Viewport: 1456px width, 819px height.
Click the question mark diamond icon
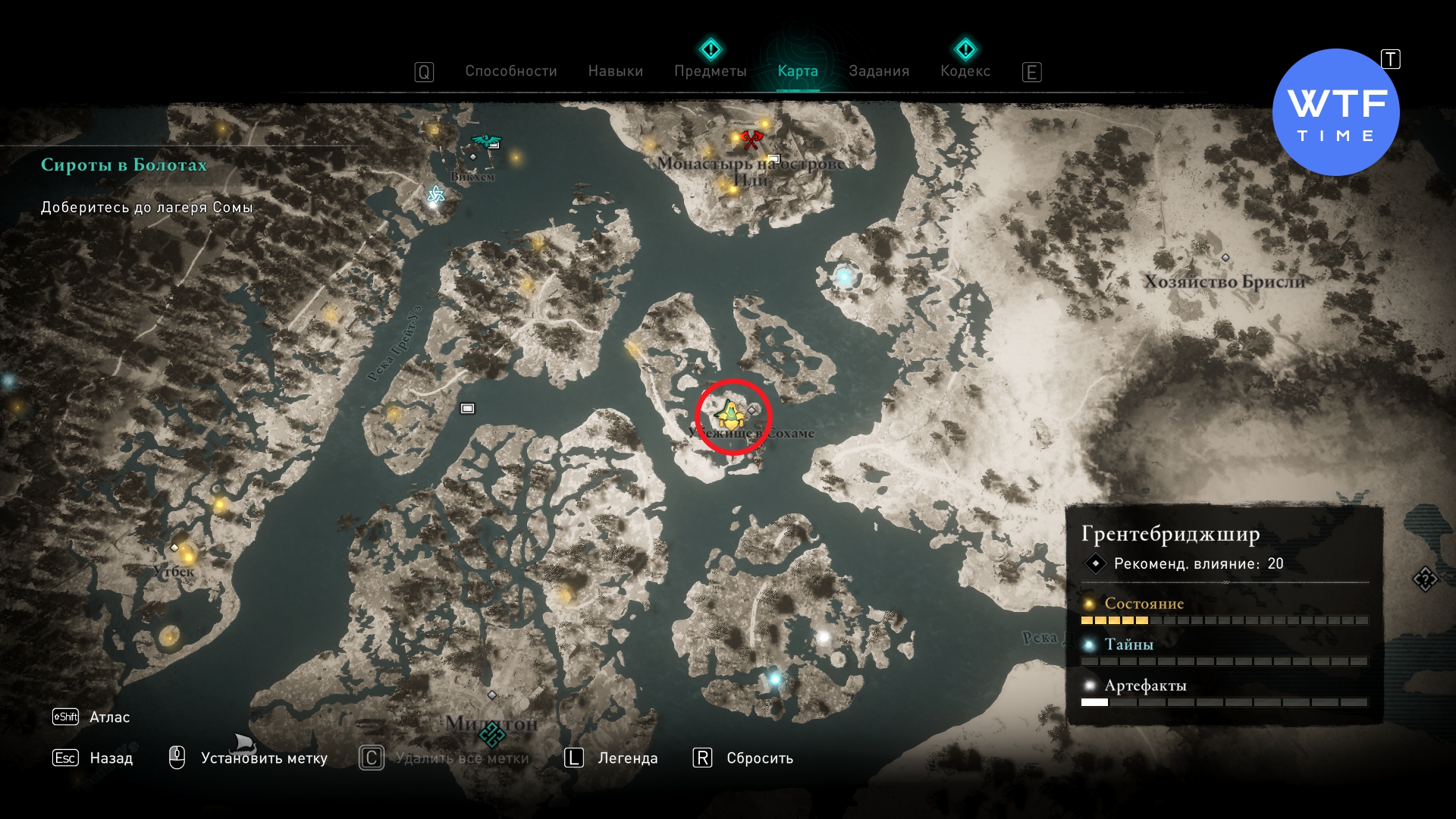point(1425,579)
